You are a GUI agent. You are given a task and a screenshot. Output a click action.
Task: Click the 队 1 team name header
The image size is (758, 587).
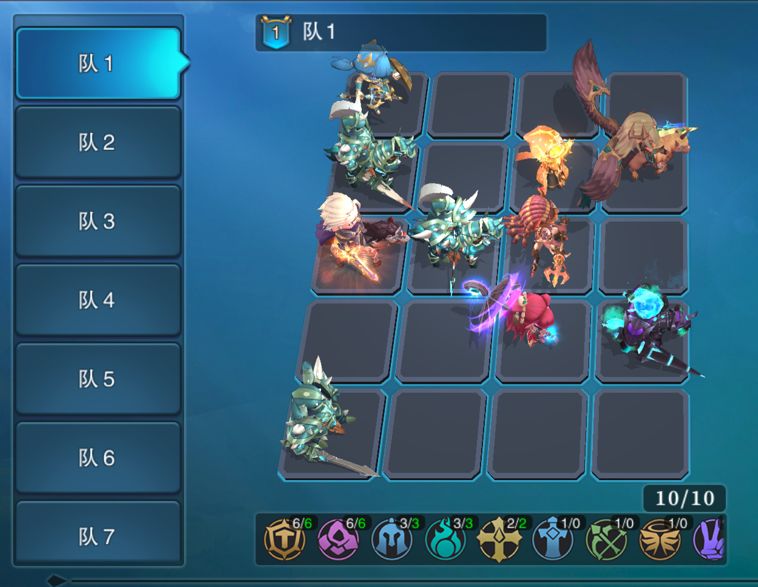click(400, 32)
